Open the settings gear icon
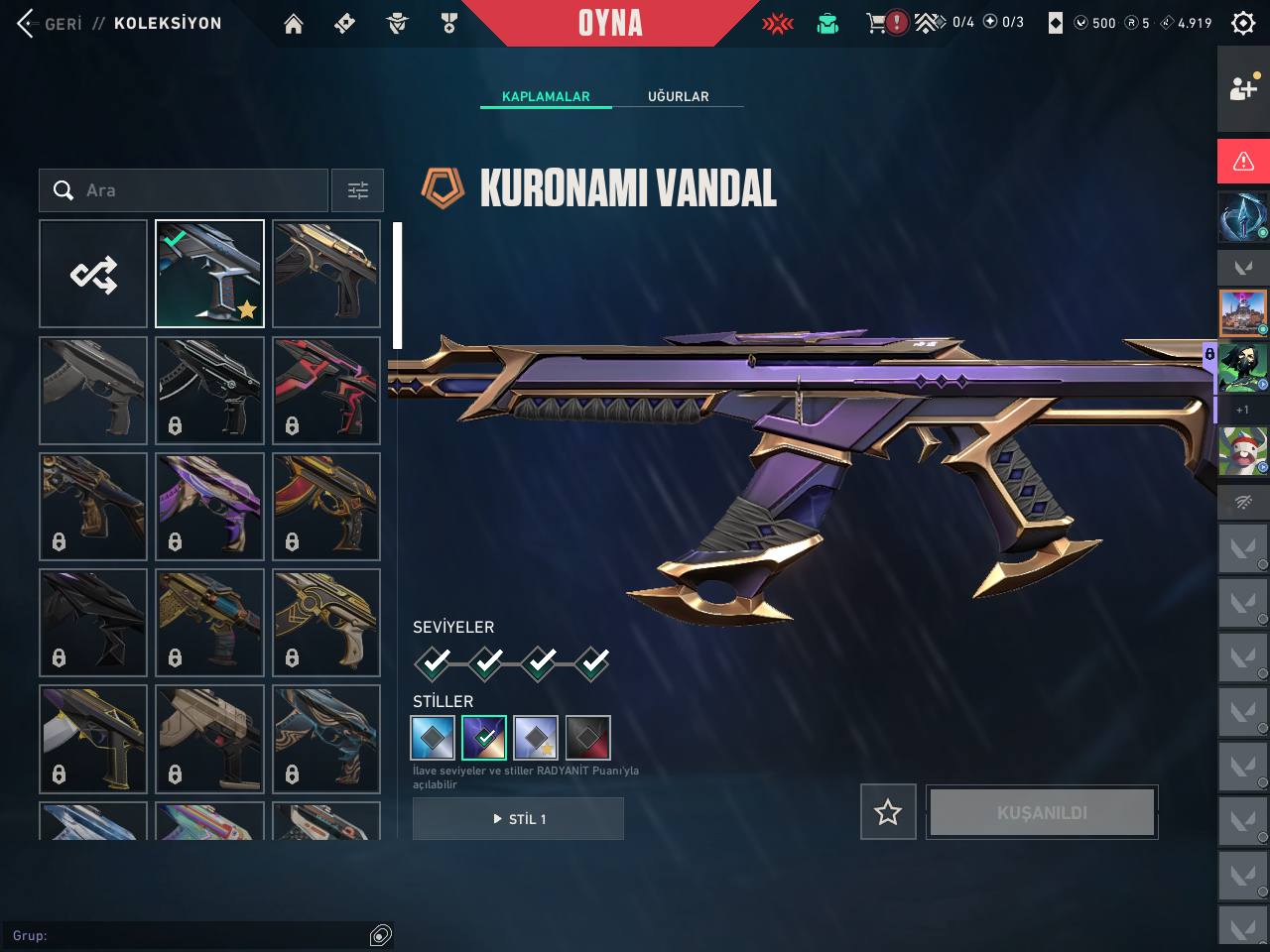The height and width of the screenshot is (952, 1270). click(x=1243, y=23)
